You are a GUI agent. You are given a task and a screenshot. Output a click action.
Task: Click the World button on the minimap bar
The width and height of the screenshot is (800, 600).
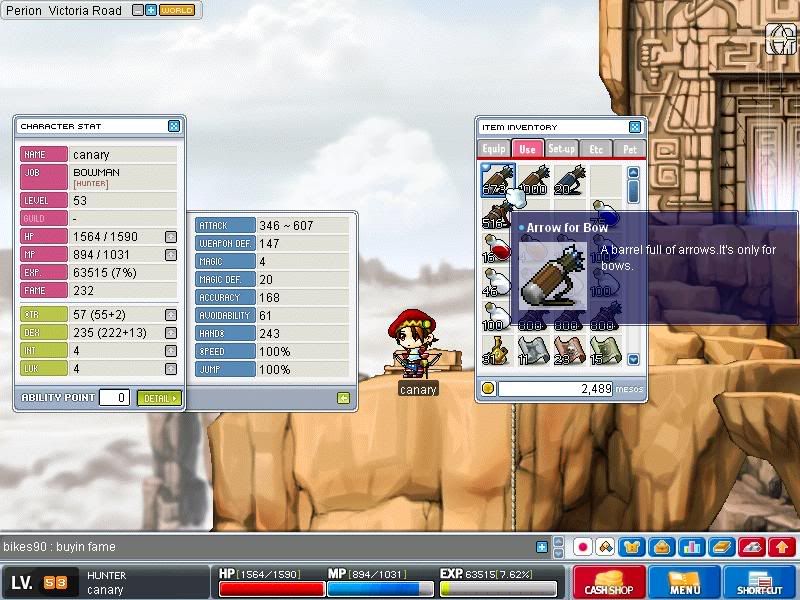pyautogui.click(x=176, y=10)
